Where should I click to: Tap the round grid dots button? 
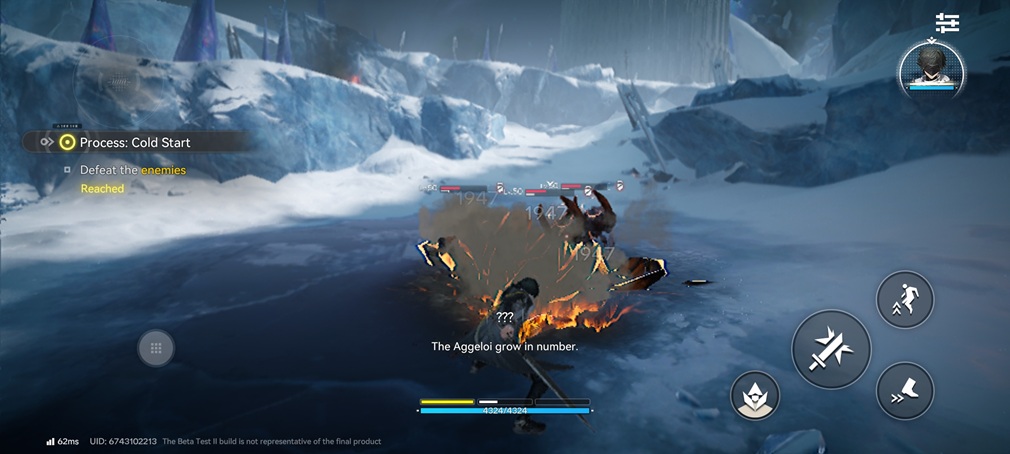coord(156,348)
